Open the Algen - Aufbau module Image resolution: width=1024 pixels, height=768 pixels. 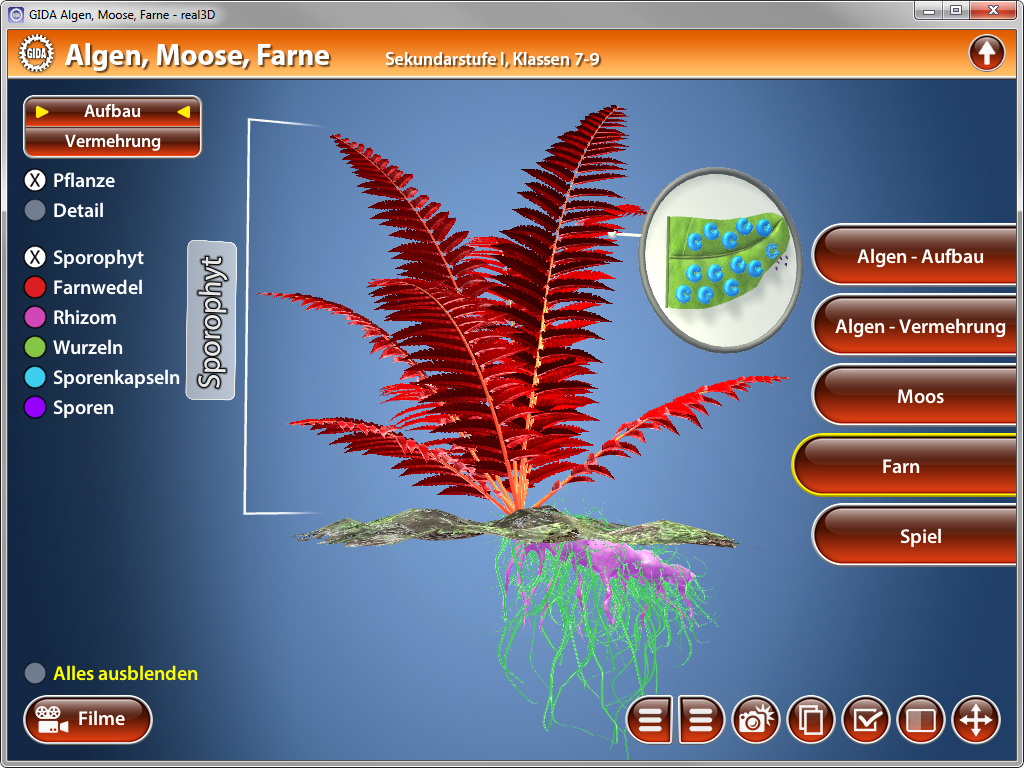[x=919, y=257]
